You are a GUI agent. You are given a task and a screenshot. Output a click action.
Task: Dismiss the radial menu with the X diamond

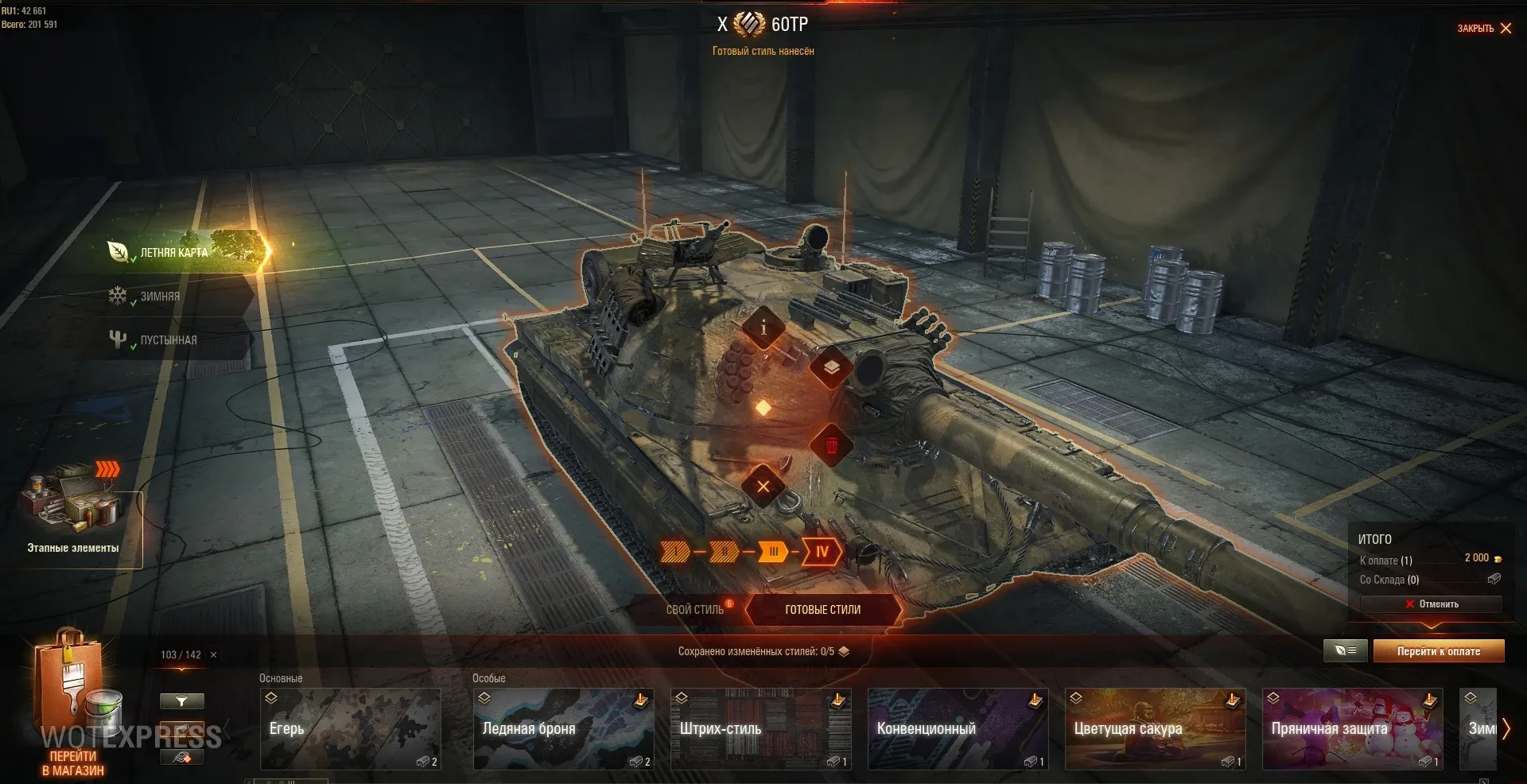coord(763,487)
